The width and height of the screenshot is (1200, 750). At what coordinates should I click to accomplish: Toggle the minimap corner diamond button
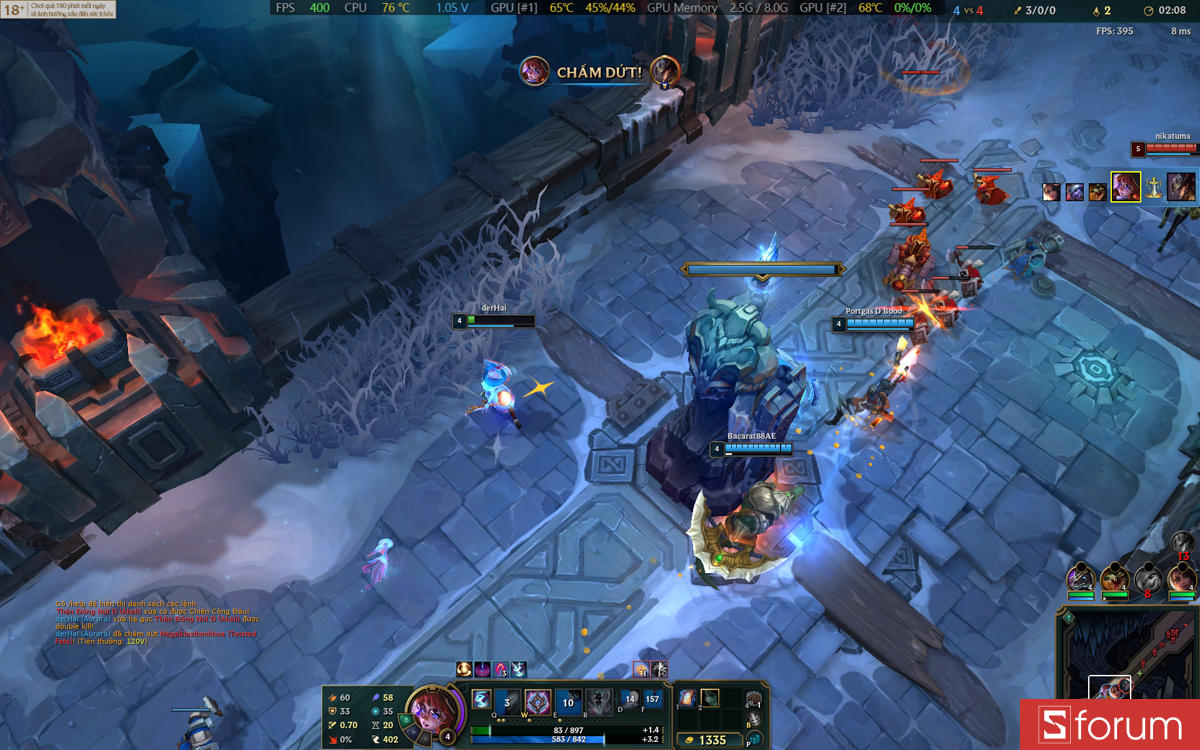point(1067,617)
